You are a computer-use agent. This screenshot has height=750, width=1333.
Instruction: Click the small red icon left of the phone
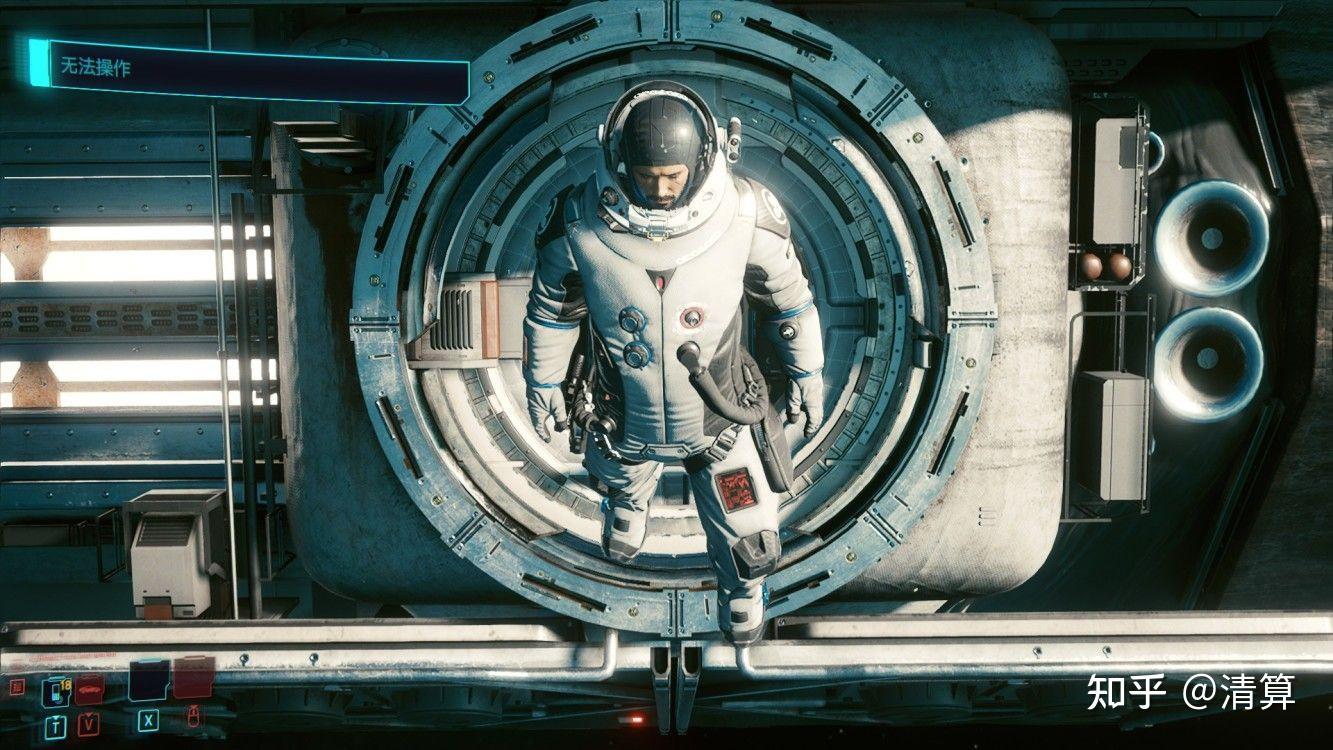pos(16,687)
